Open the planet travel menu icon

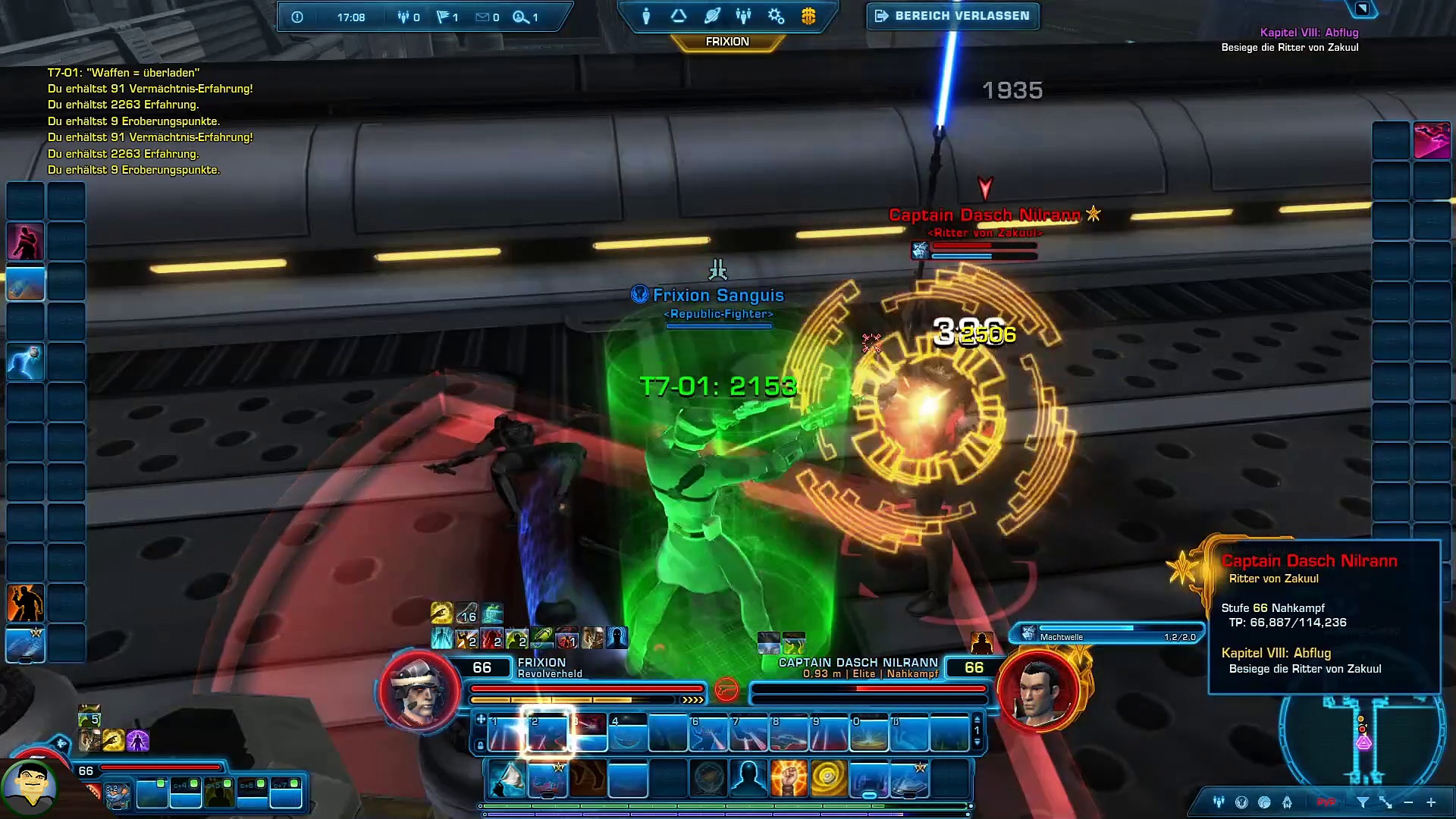pyautogui.click(x=711, y=16)
